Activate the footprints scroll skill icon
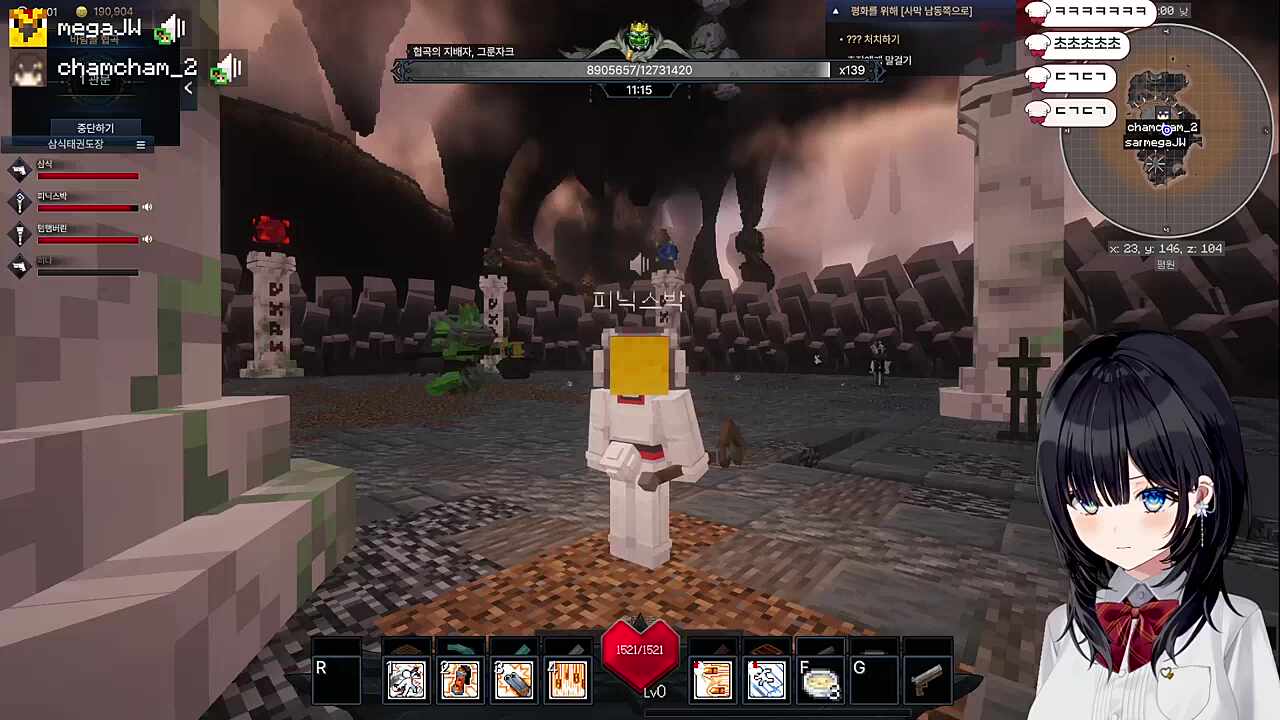The width and height of the screenshot is (1280, 720). [x=767, y=680]
